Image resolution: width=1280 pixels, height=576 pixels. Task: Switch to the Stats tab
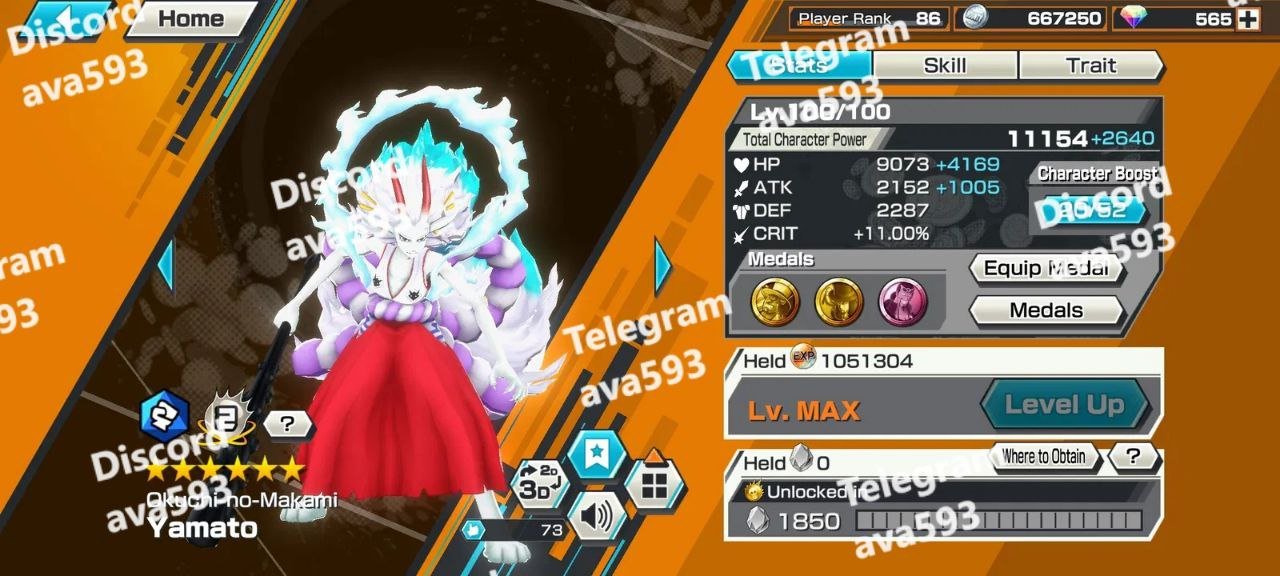[799, 66]
